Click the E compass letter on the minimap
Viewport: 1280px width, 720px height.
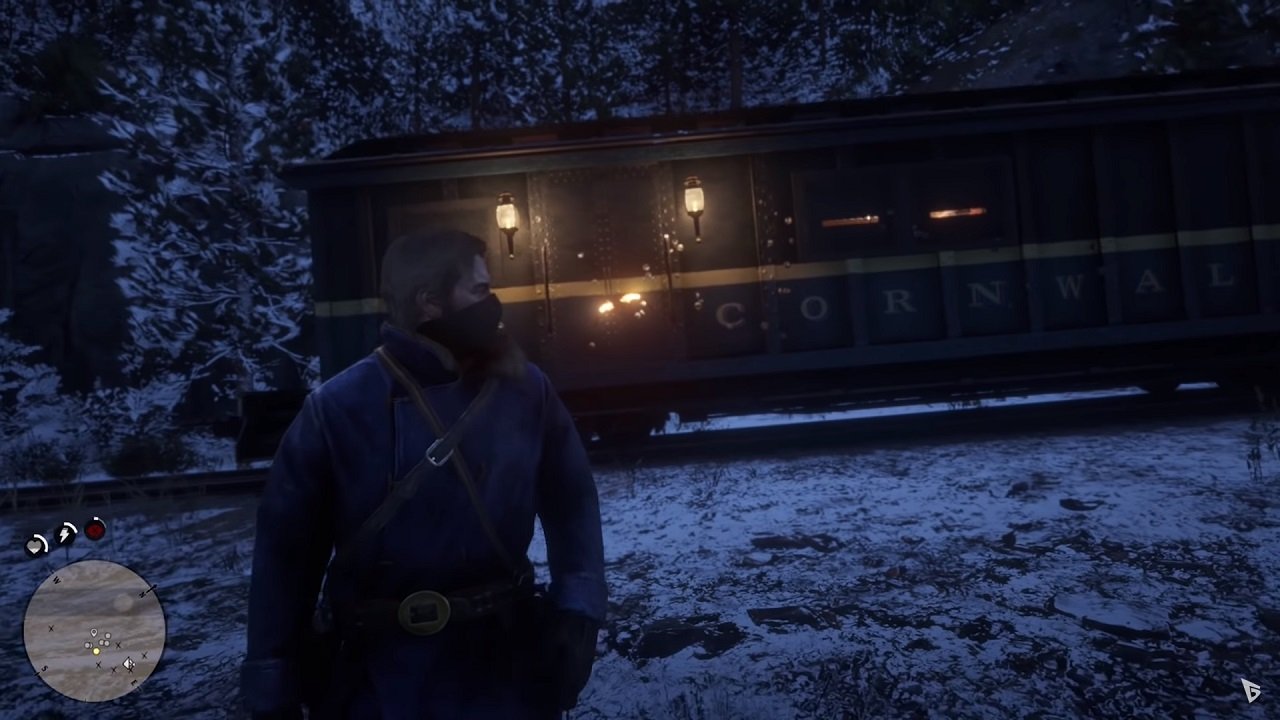tap(133, 682)
